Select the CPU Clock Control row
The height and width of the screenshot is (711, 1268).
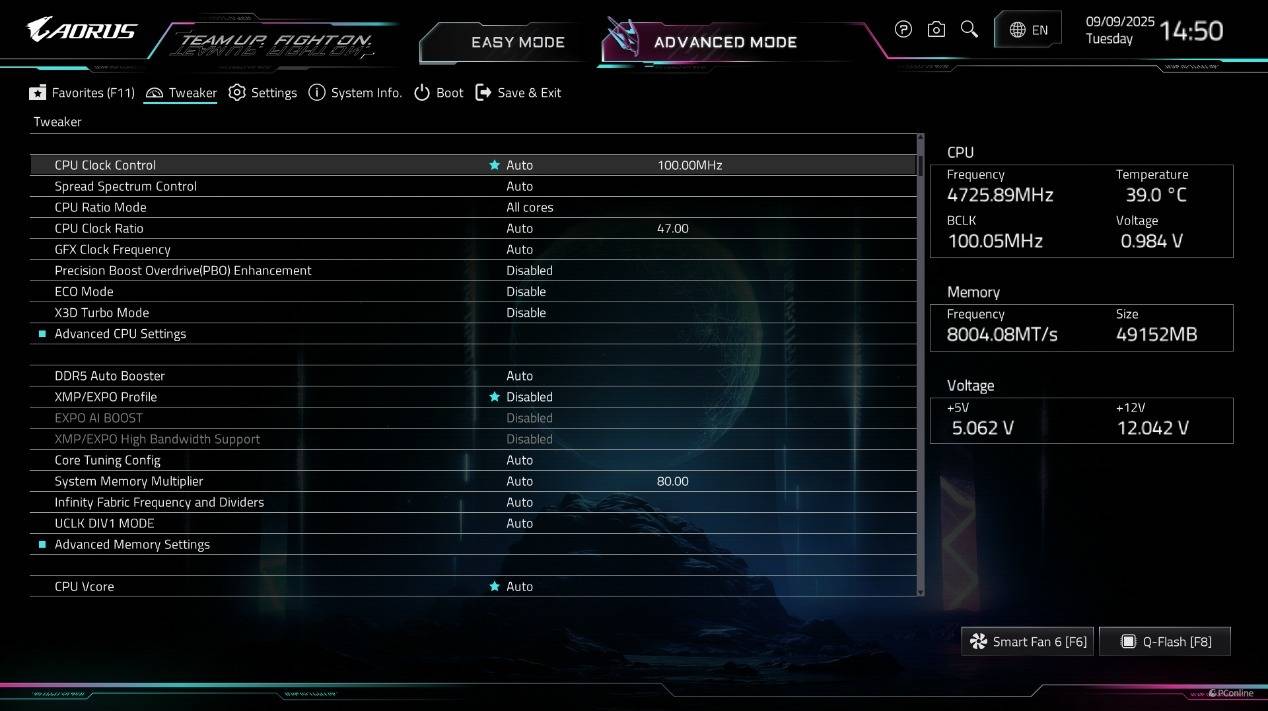coord(105,165)
